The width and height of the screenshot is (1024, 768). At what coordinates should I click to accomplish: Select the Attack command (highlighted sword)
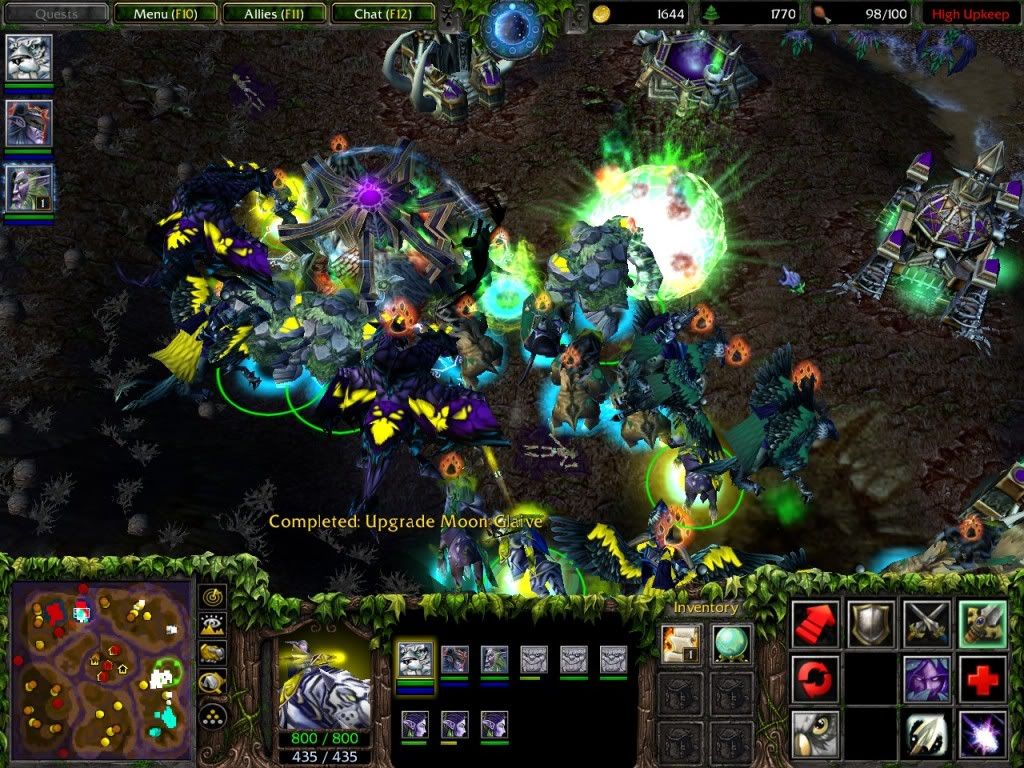[x=982, y=623]
